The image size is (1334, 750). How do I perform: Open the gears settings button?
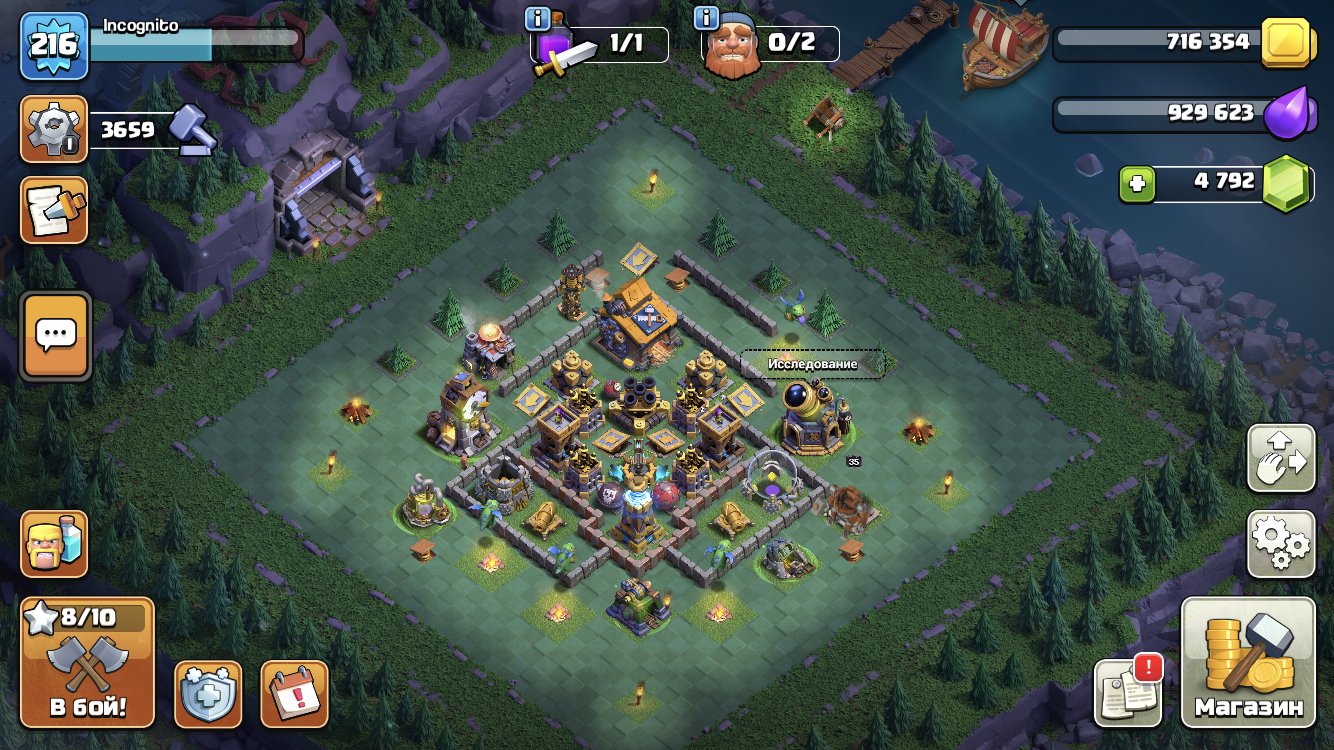pos(1281,543)
